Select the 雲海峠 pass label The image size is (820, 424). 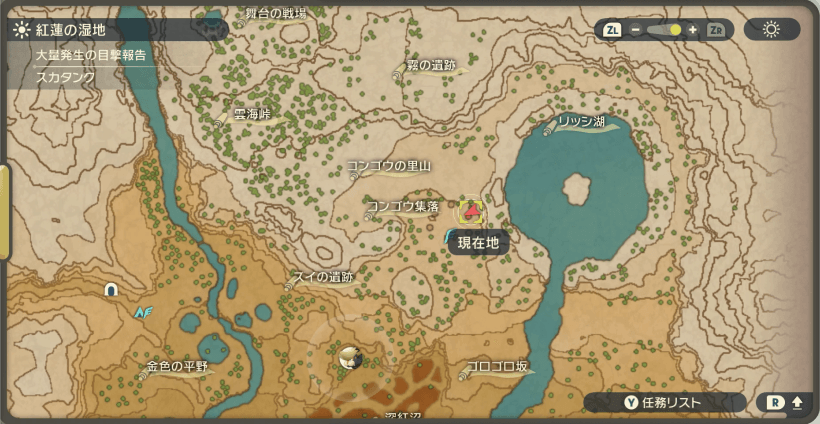click(x=252, y=114)
